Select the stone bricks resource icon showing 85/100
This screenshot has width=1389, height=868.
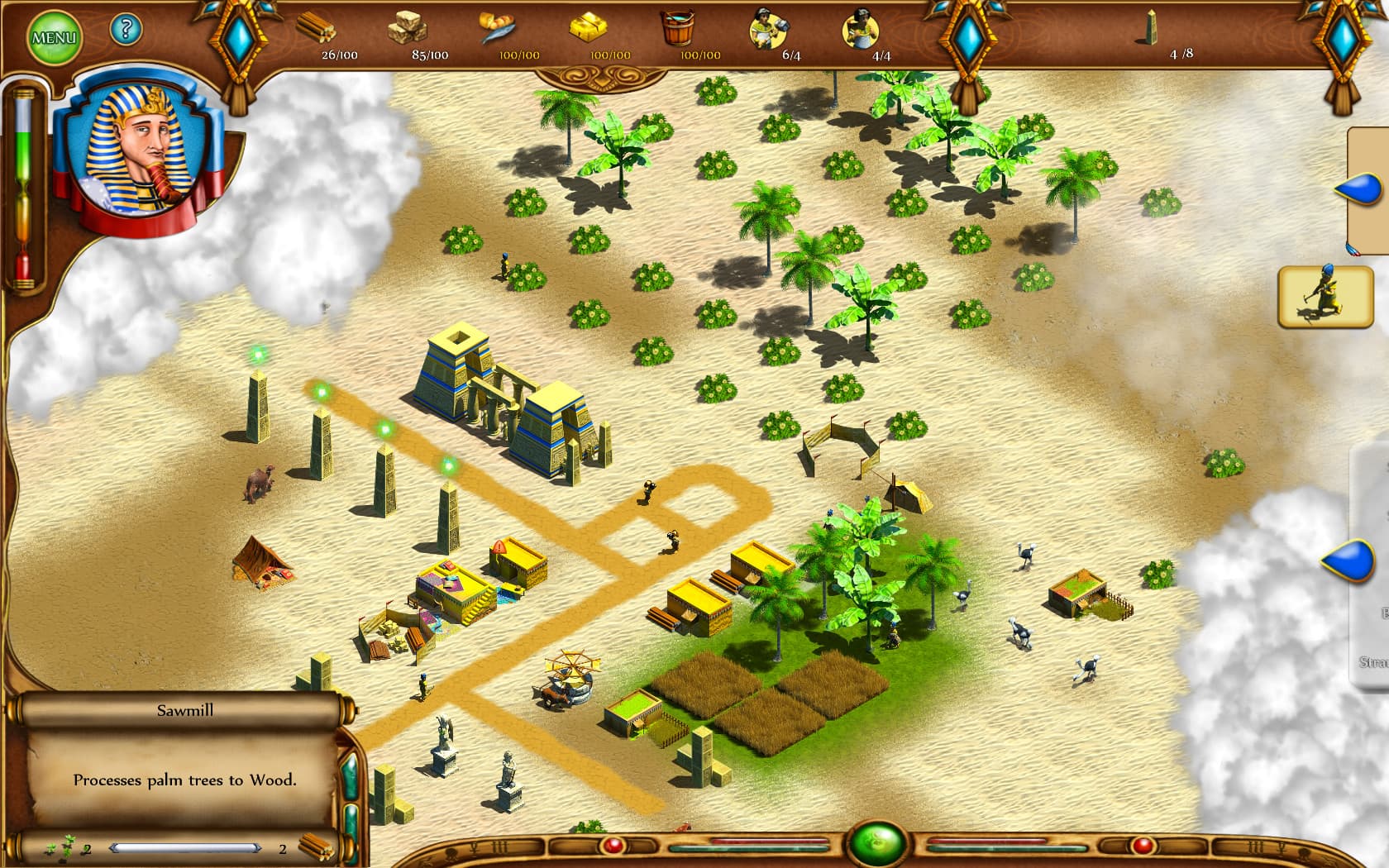407,27
